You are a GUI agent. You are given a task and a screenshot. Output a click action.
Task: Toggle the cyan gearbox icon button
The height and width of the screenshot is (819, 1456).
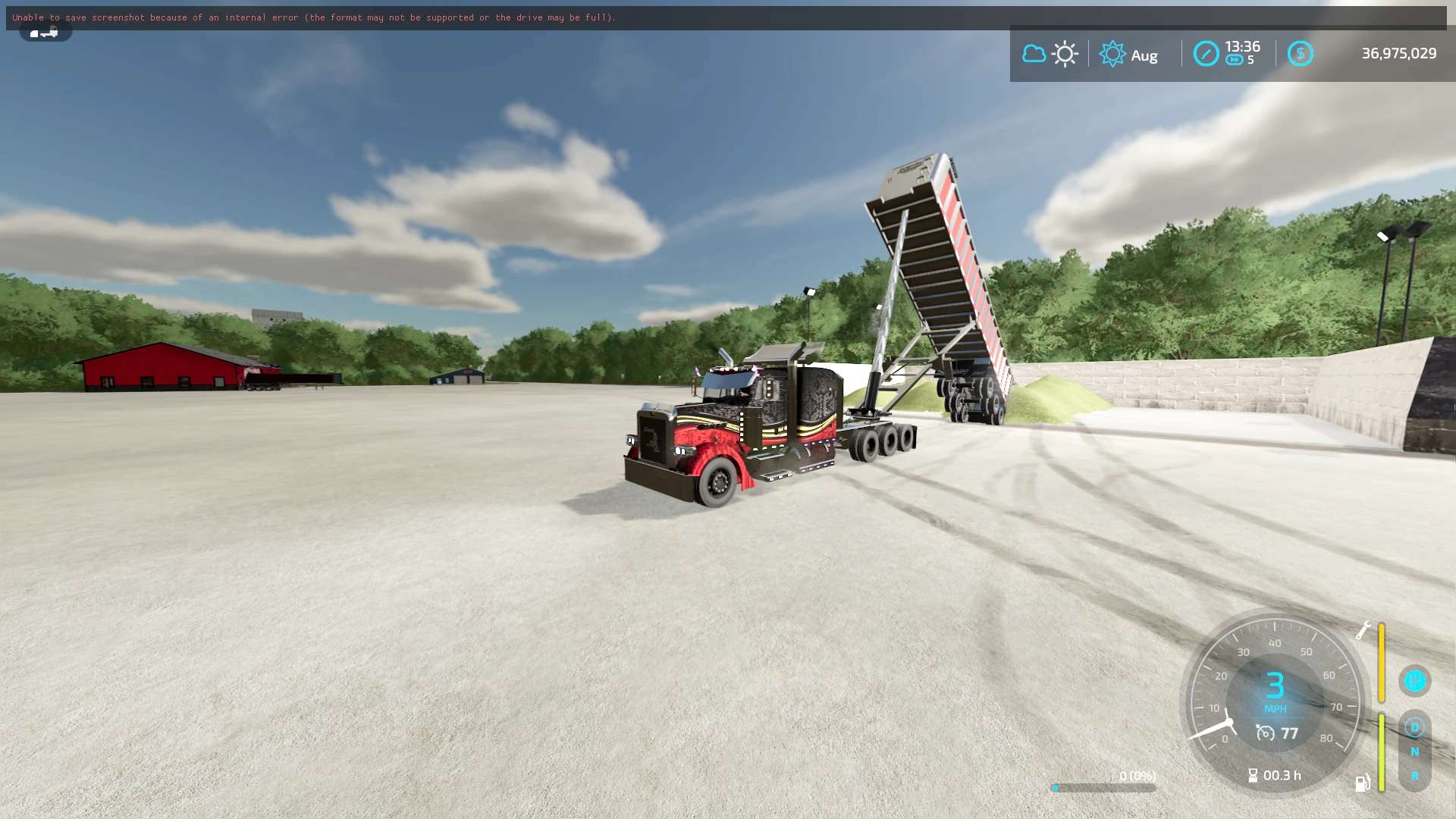[x=1414, y=680]
